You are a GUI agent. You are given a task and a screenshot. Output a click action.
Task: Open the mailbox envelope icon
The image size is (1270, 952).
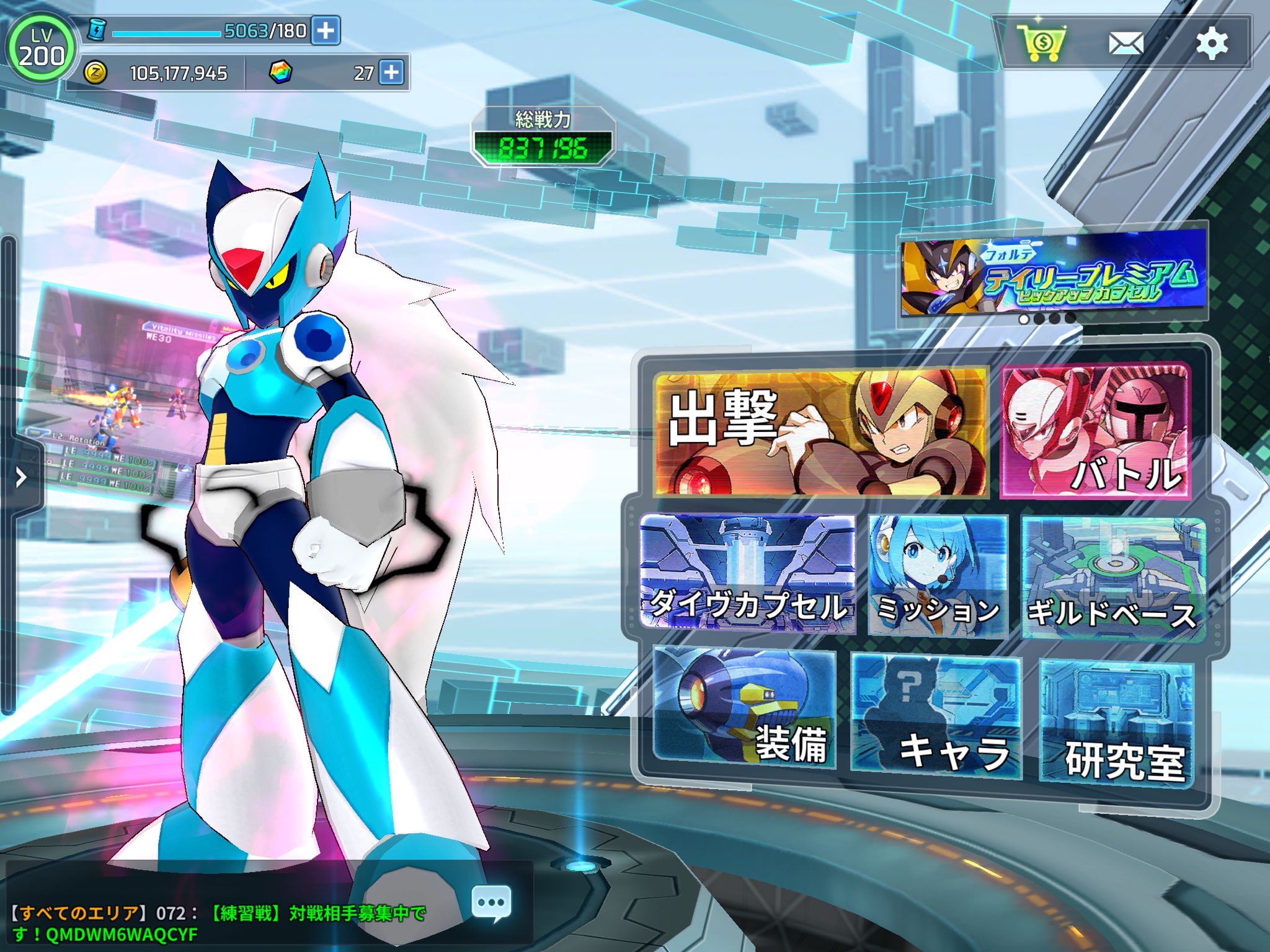(x=1126, y=42)
